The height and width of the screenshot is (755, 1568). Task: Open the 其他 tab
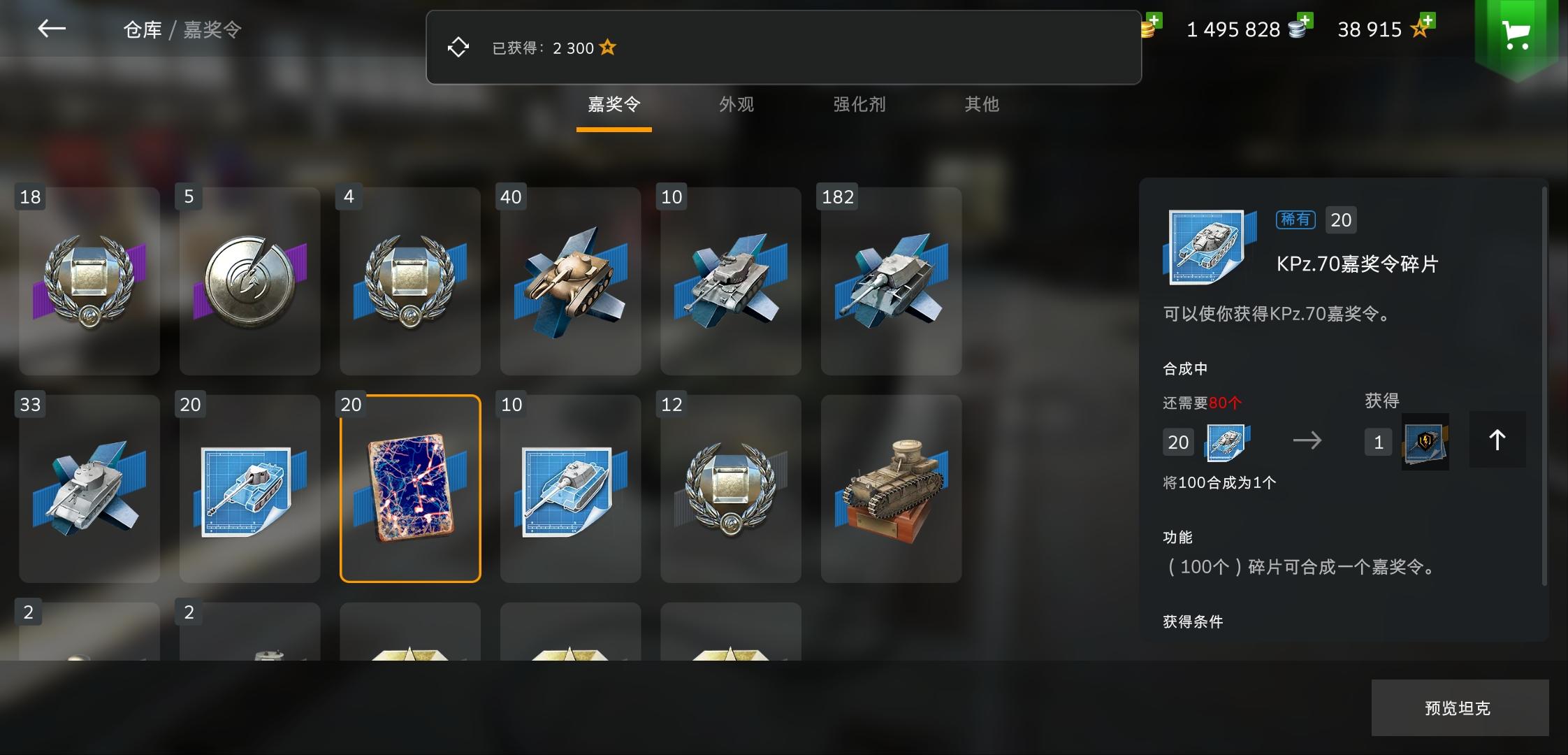pyautogui.click(x=981, y=104)
